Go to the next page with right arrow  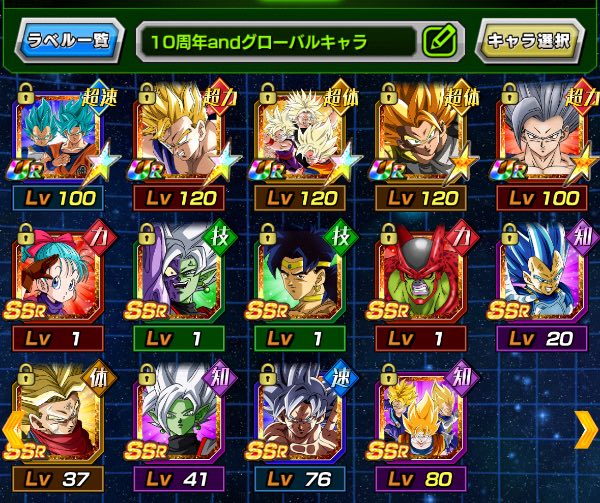pyautogui.click(x=585, y=429)
